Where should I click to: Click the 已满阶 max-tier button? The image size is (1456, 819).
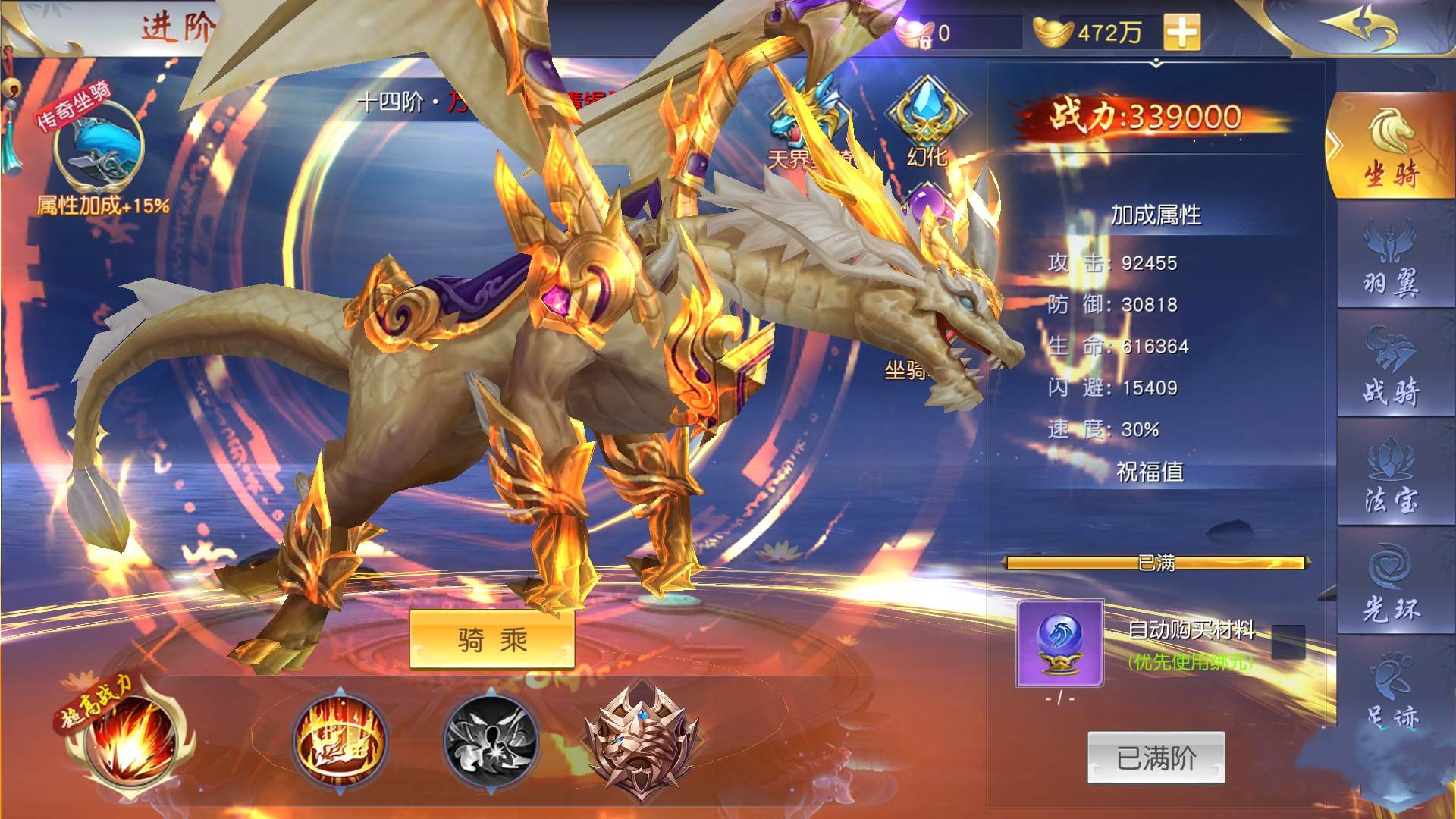pos(1156,758)
